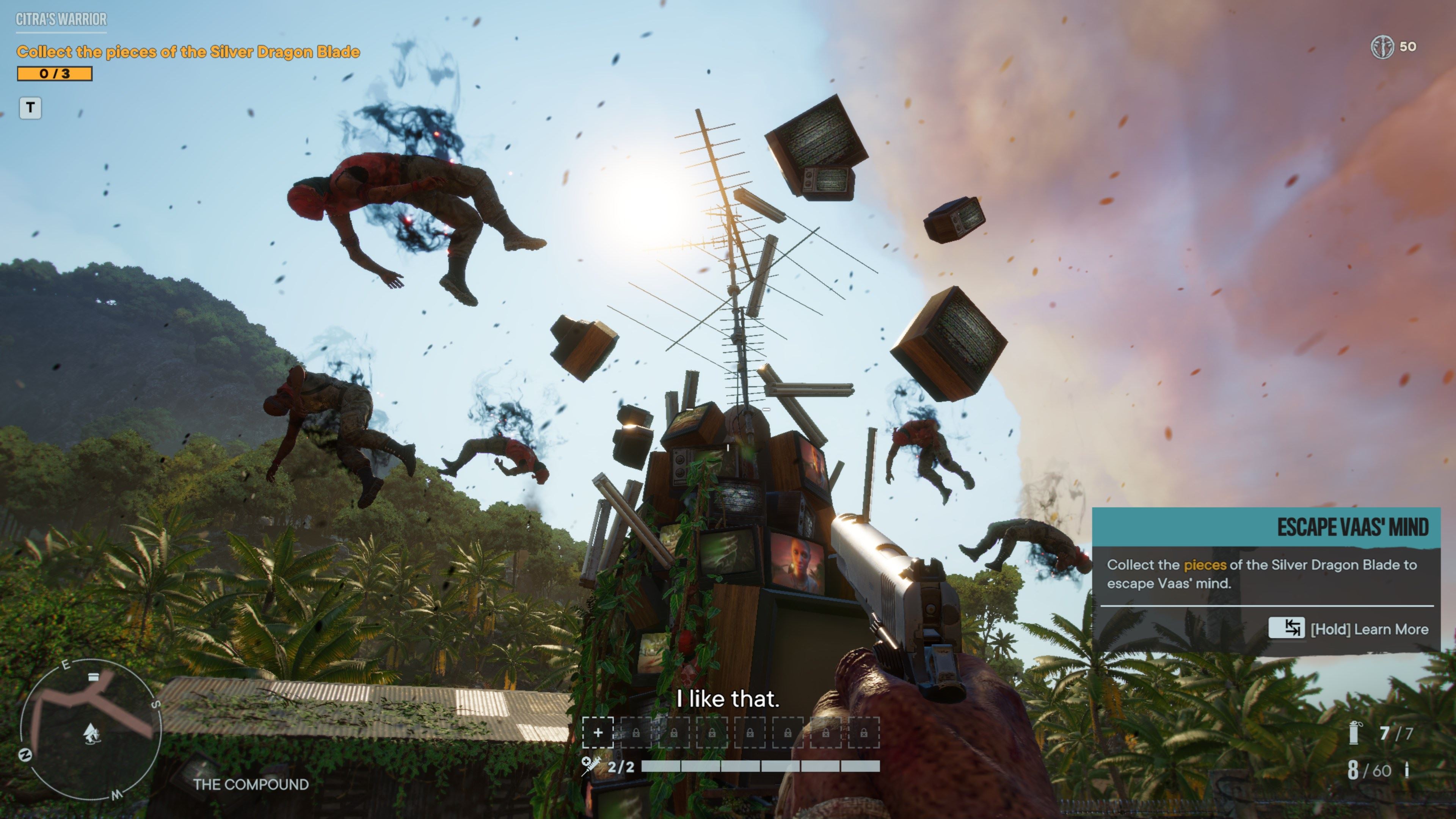The height and width of the screenshot is (819, 1456).
Task: Open the Silver Dragon Blade objective tracker
Action: pos(188,52)
